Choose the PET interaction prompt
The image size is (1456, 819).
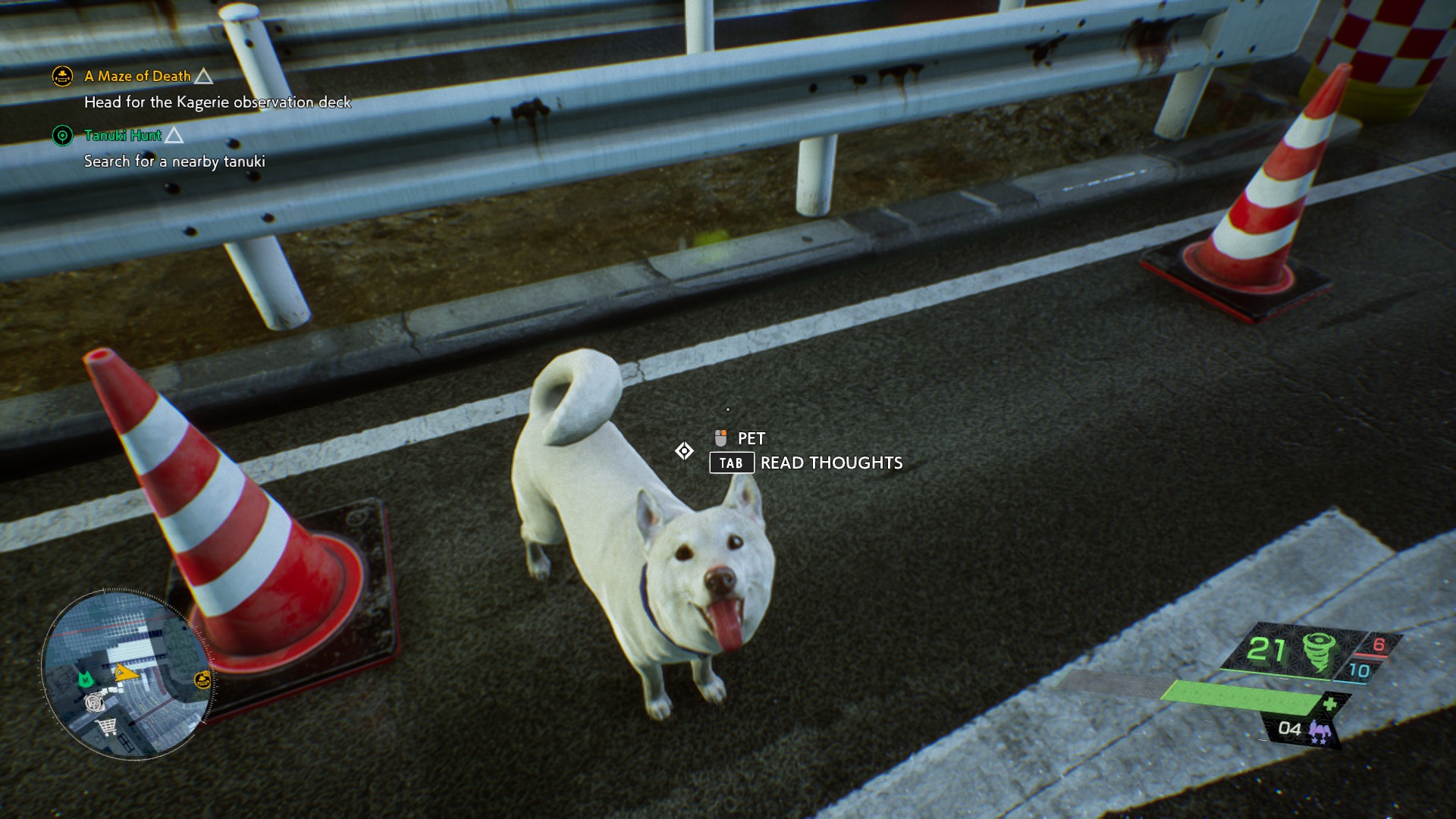coord(751,438)
